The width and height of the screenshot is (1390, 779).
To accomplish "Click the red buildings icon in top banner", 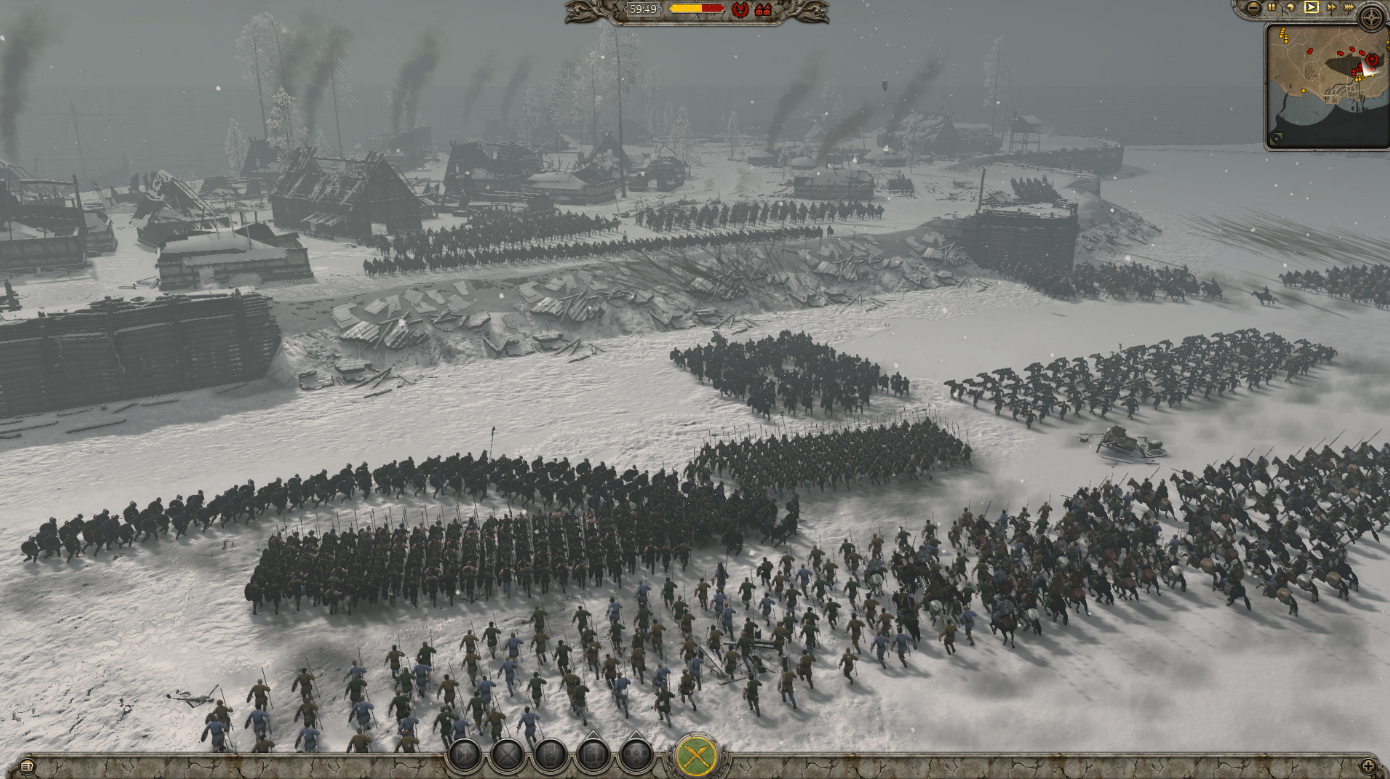I will tap(763, 10).
